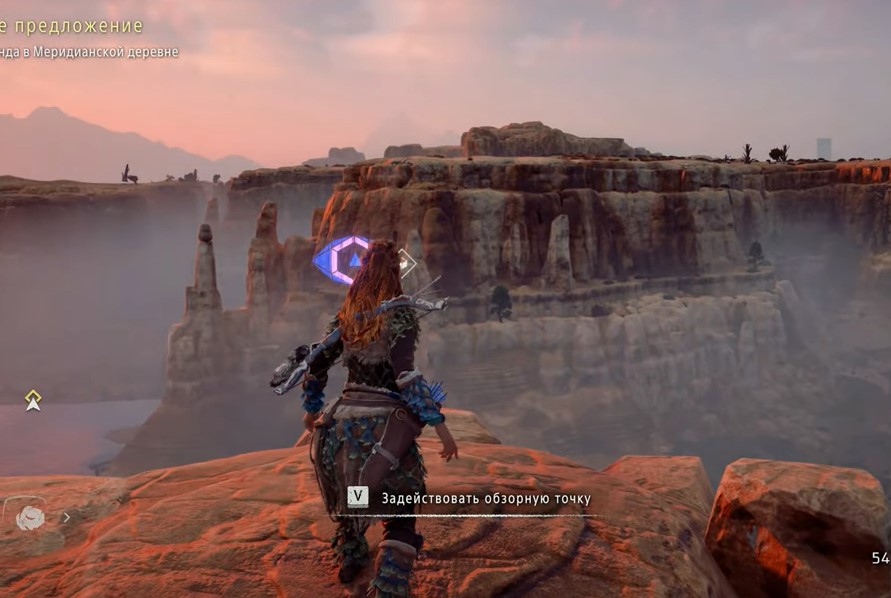This screenshot has width=891, height=598.
Task: Open the tracked quest title at top-left
Action: tap(72, 26)
